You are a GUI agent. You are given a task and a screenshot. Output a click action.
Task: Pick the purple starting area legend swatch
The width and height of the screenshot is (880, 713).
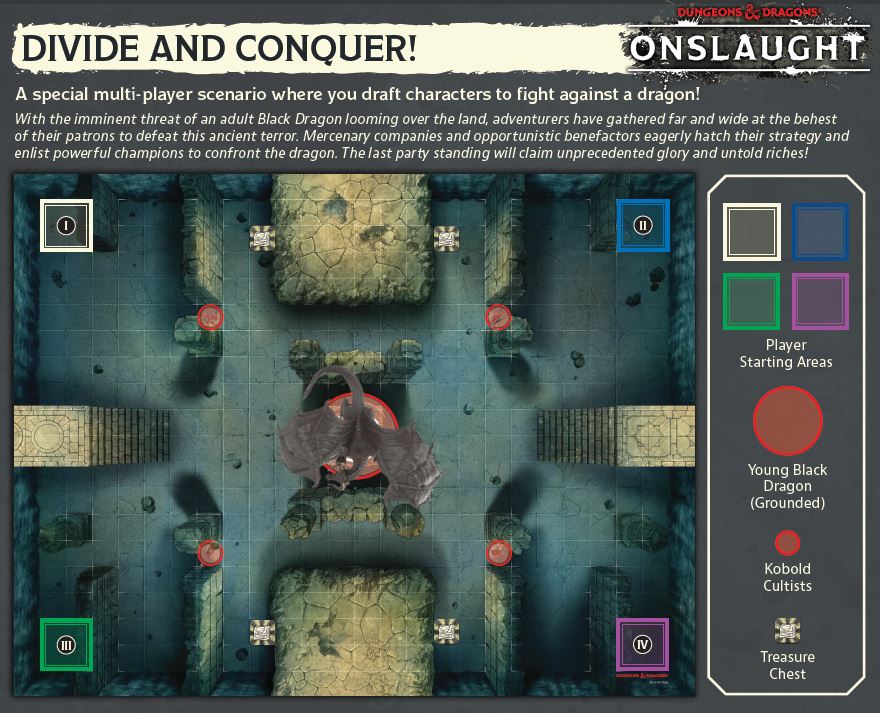tap(820, 301)
